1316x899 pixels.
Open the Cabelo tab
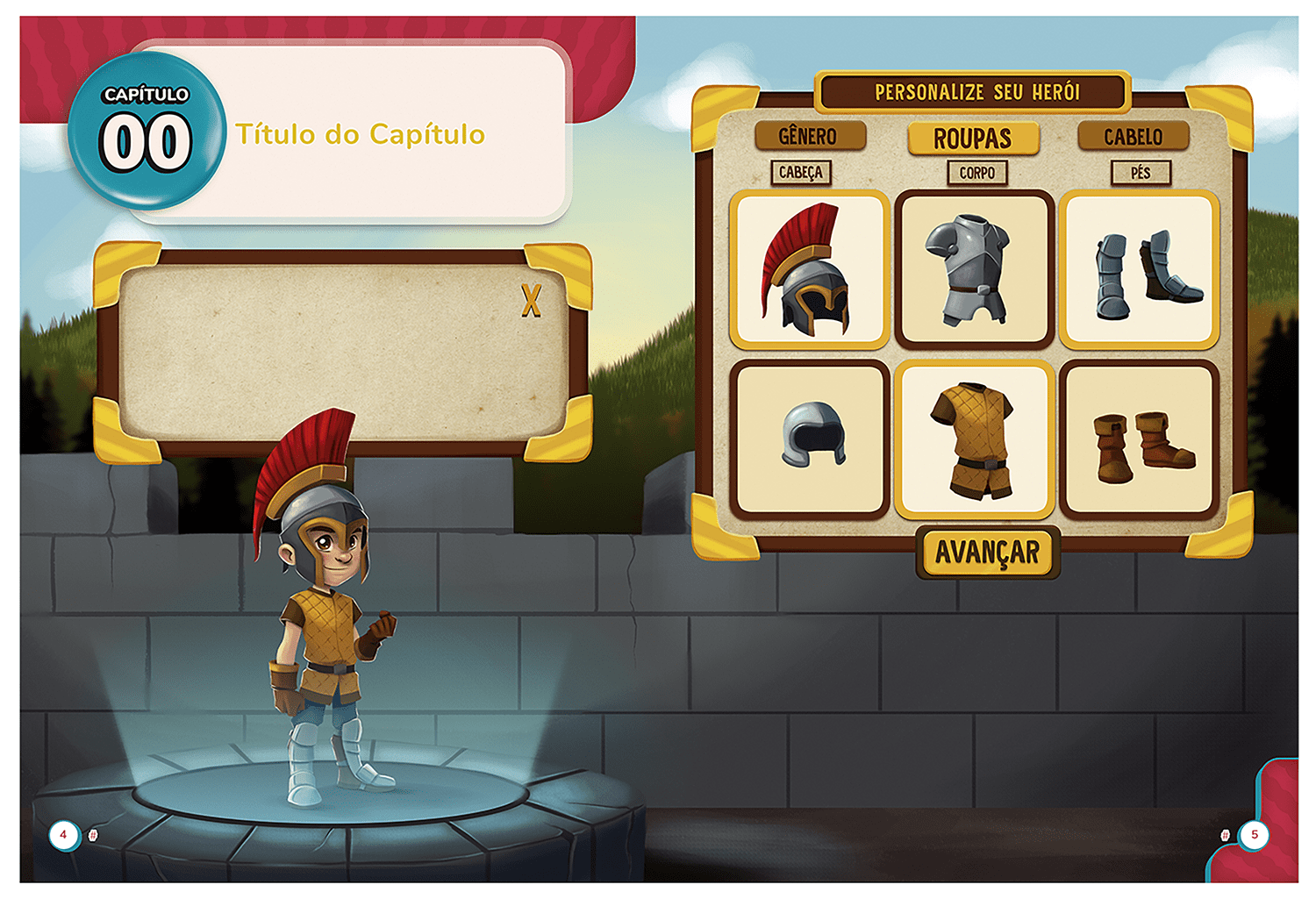1133,136
